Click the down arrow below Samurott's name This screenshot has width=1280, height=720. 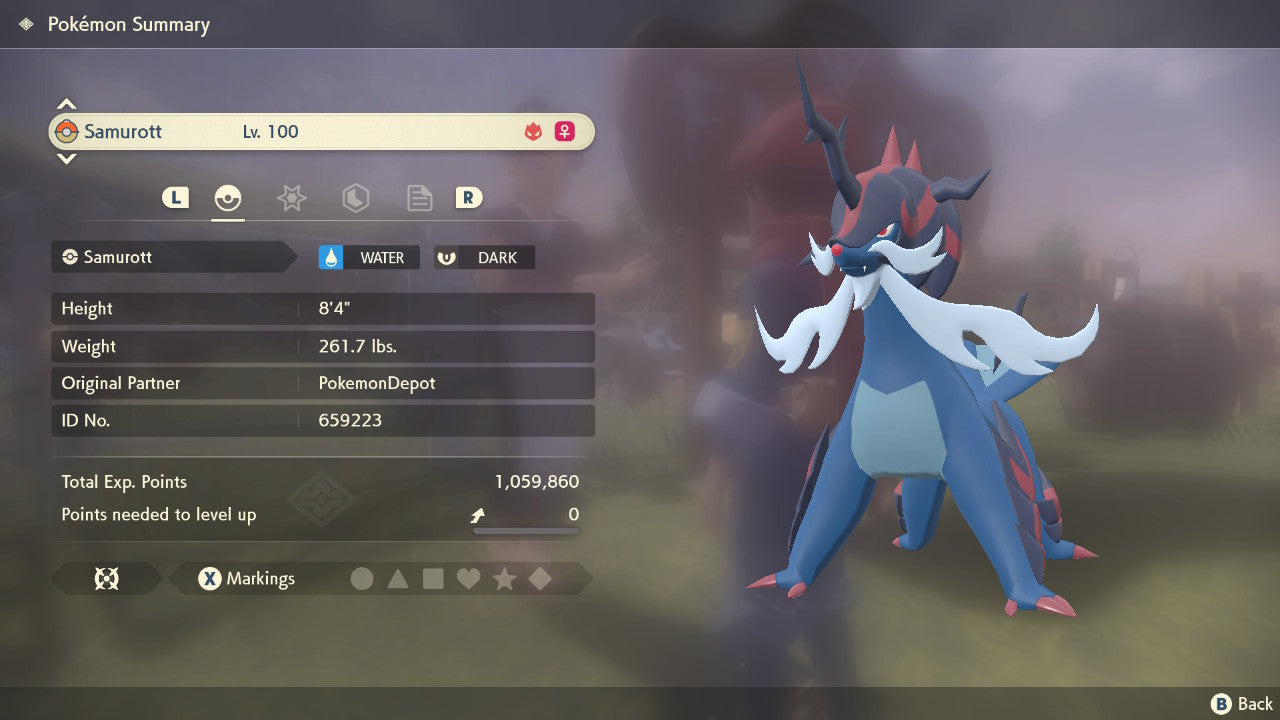pyautogui.click(x=66, y=158)
